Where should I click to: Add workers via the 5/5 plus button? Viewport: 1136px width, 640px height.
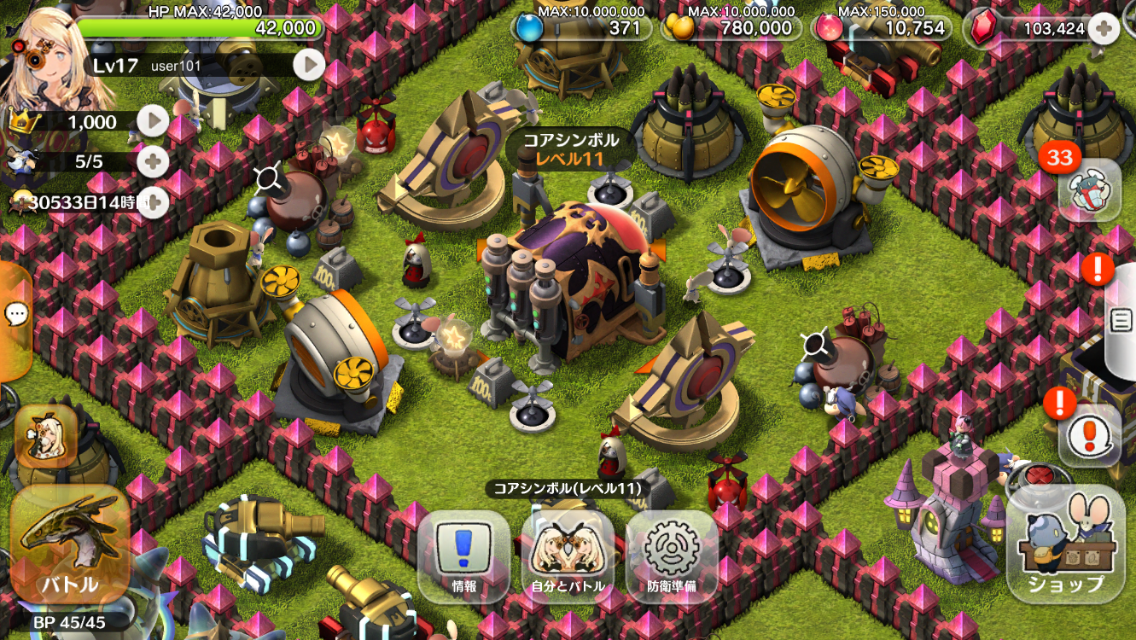[x=152, y=161]
